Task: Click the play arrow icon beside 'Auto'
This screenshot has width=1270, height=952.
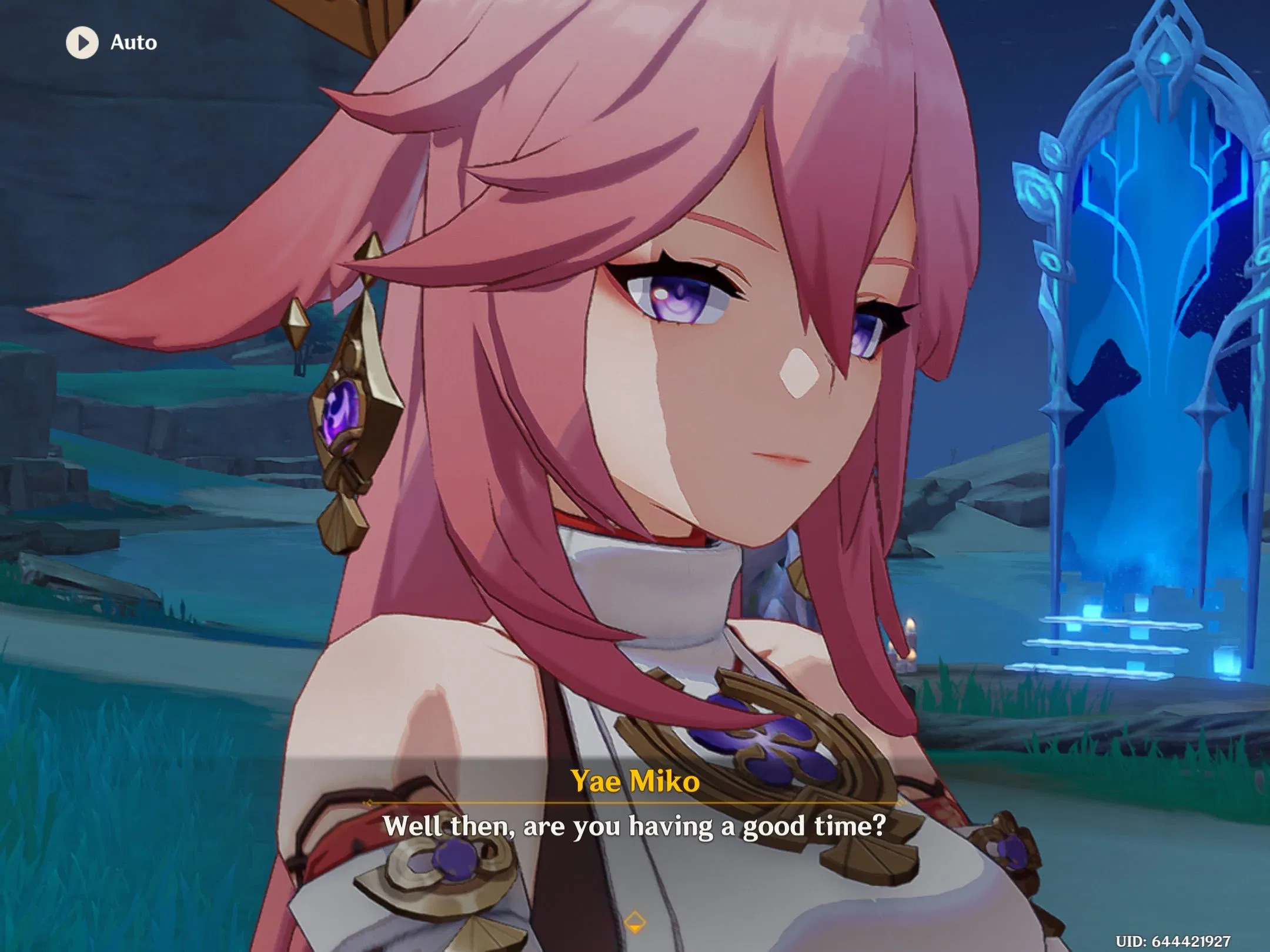Action: point(81,41)
